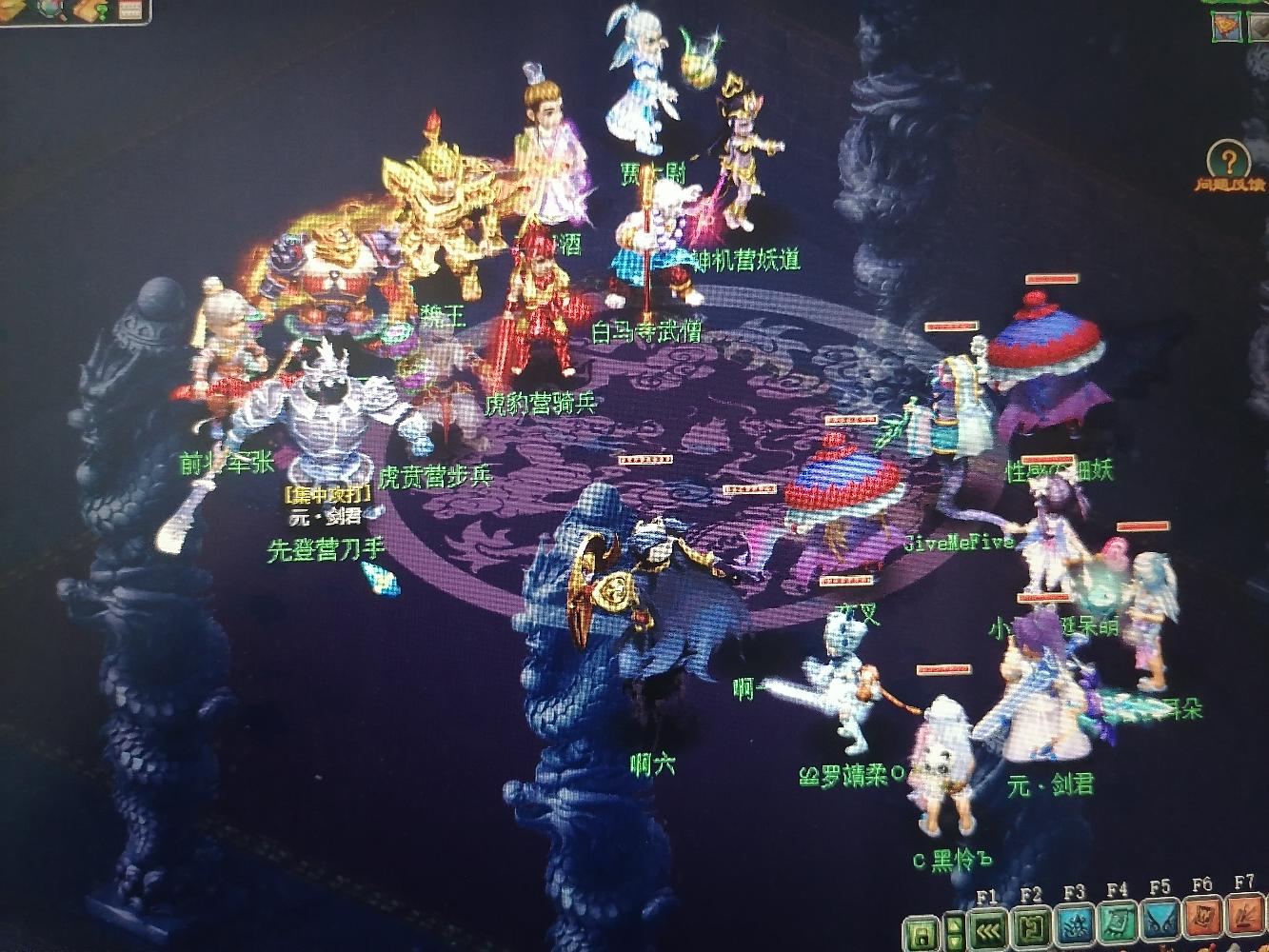This screenshot has height=952, width=1269.
Task: Open the magnifying glass search icon
Action: coord(50,10)
